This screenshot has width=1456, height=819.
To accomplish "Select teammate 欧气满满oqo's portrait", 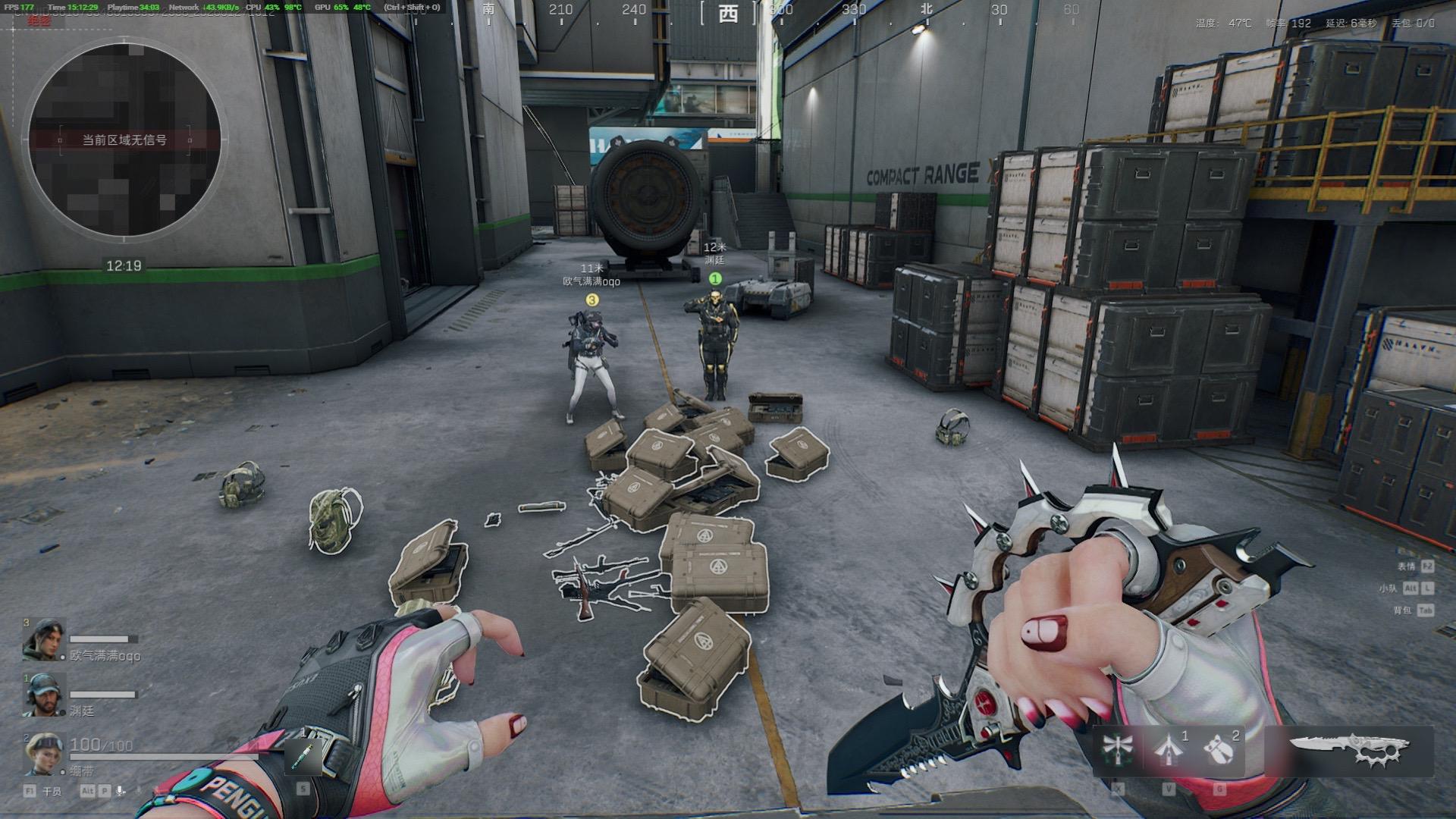I will point(44,640).
